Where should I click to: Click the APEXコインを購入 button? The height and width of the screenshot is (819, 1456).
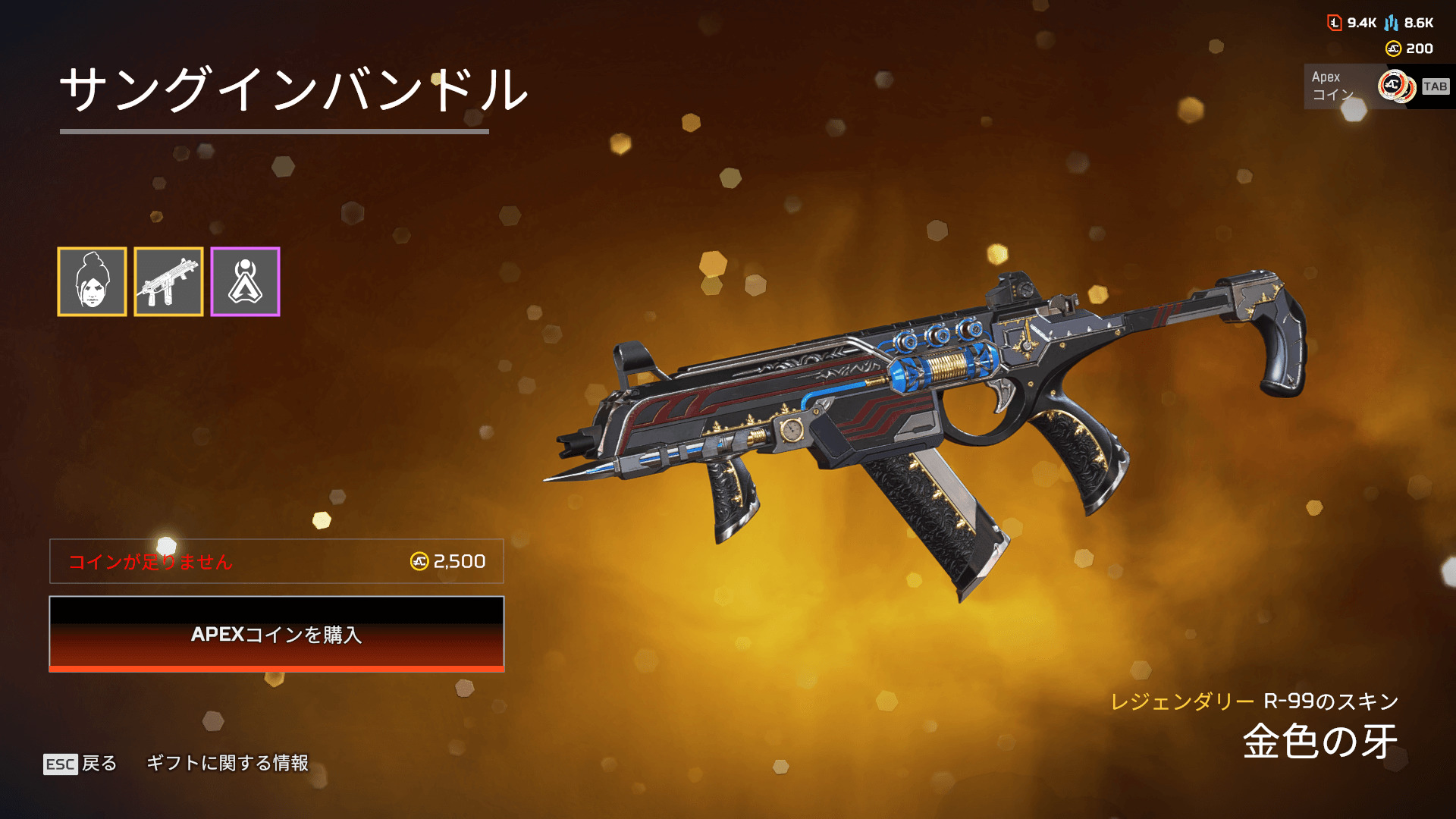click(277, 634)
